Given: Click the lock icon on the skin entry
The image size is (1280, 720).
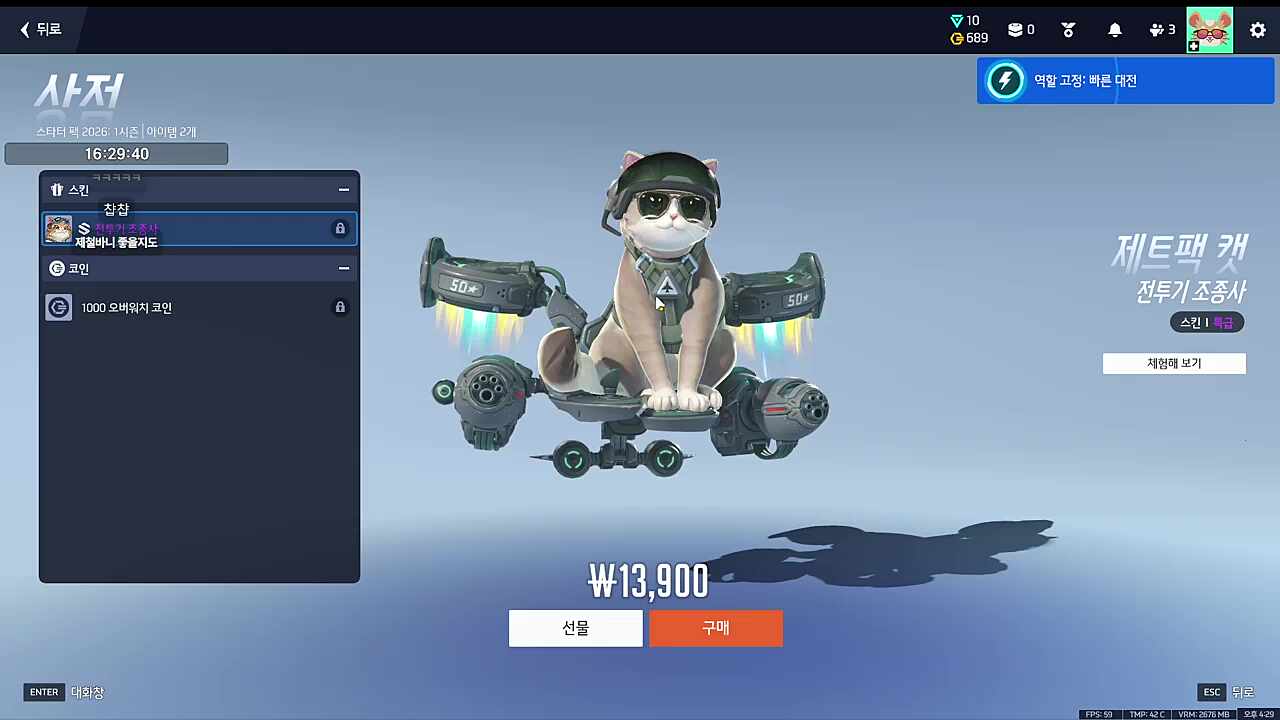Looking at the screenshot, I should tap(340, 228).
